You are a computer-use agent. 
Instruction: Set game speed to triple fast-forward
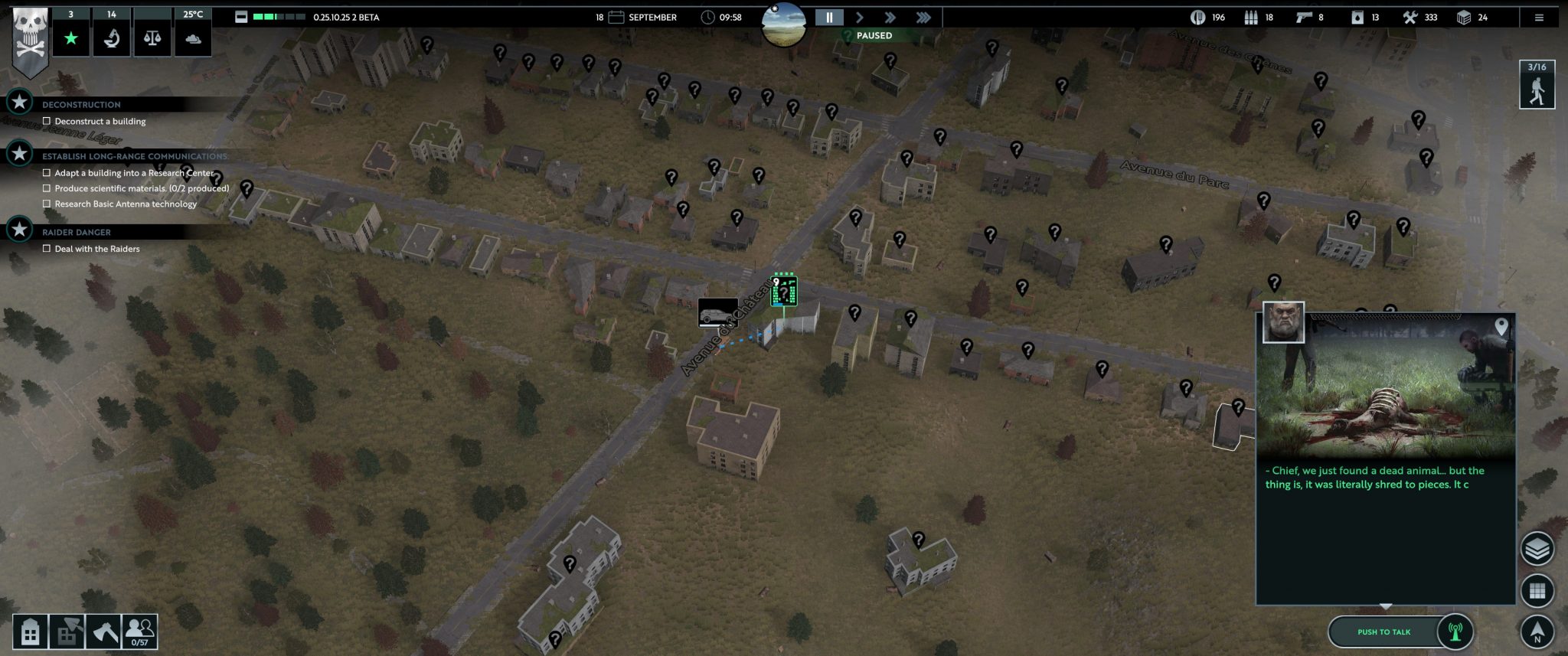point(923,18)
